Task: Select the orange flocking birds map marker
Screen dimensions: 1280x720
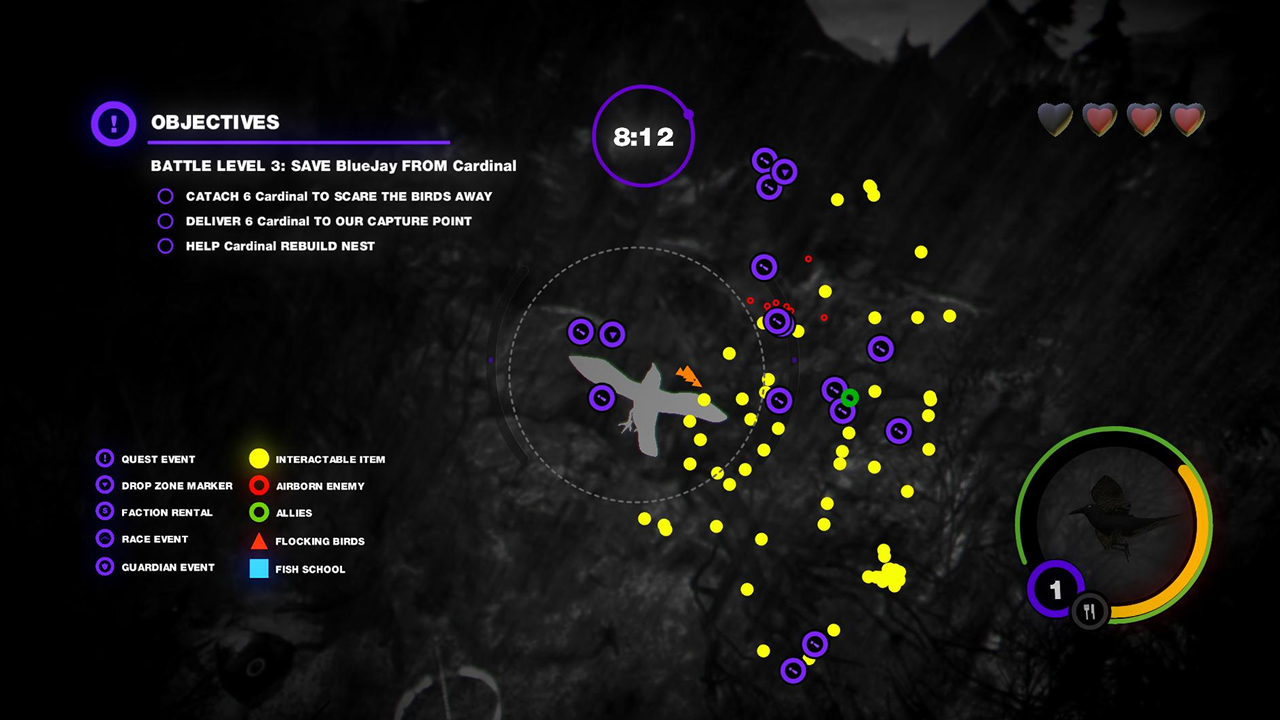Action: click(x=690, y=376)
